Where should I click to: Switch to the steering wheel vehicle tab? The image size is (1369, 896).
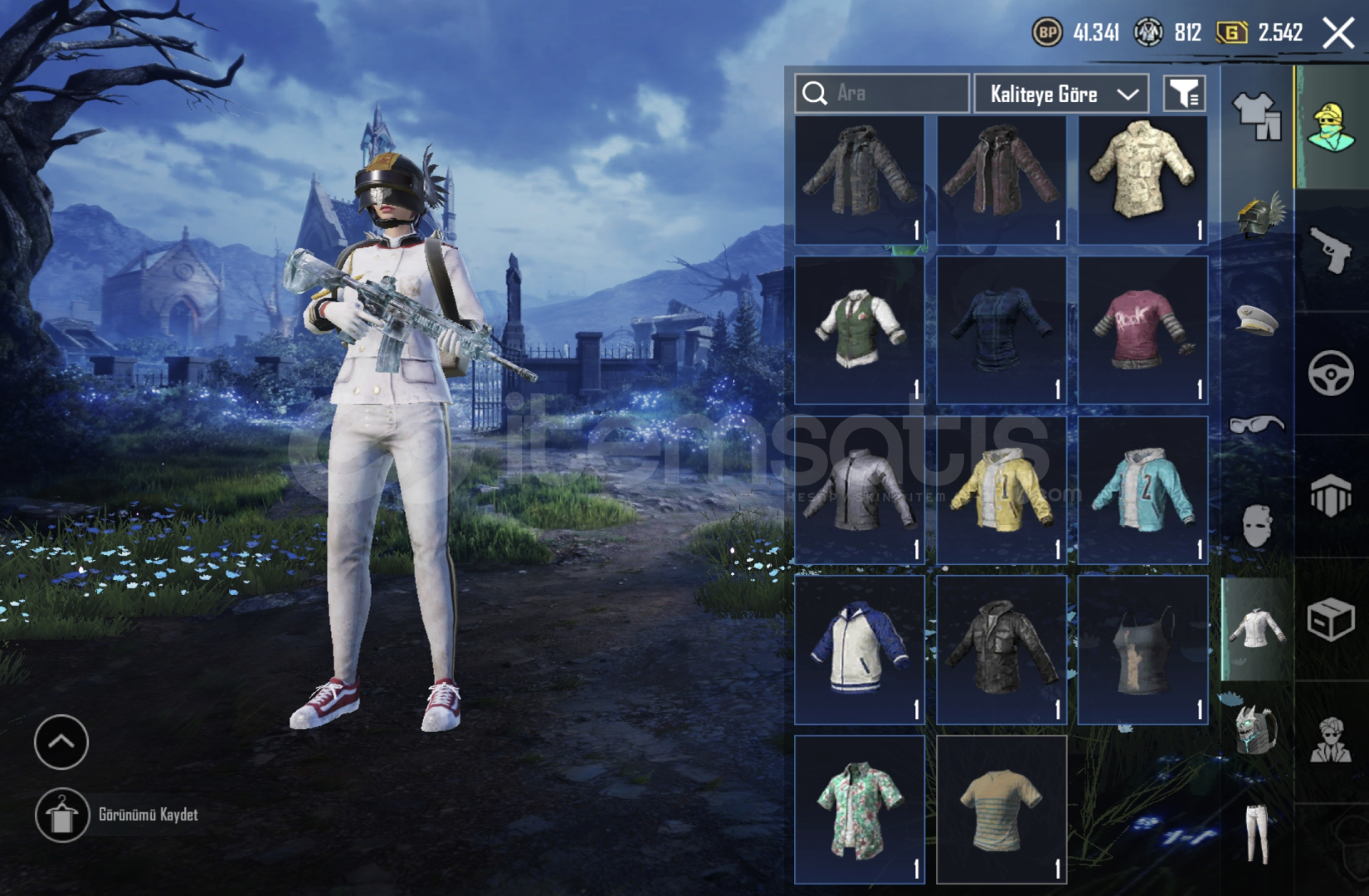click(x=1331, y=373)
